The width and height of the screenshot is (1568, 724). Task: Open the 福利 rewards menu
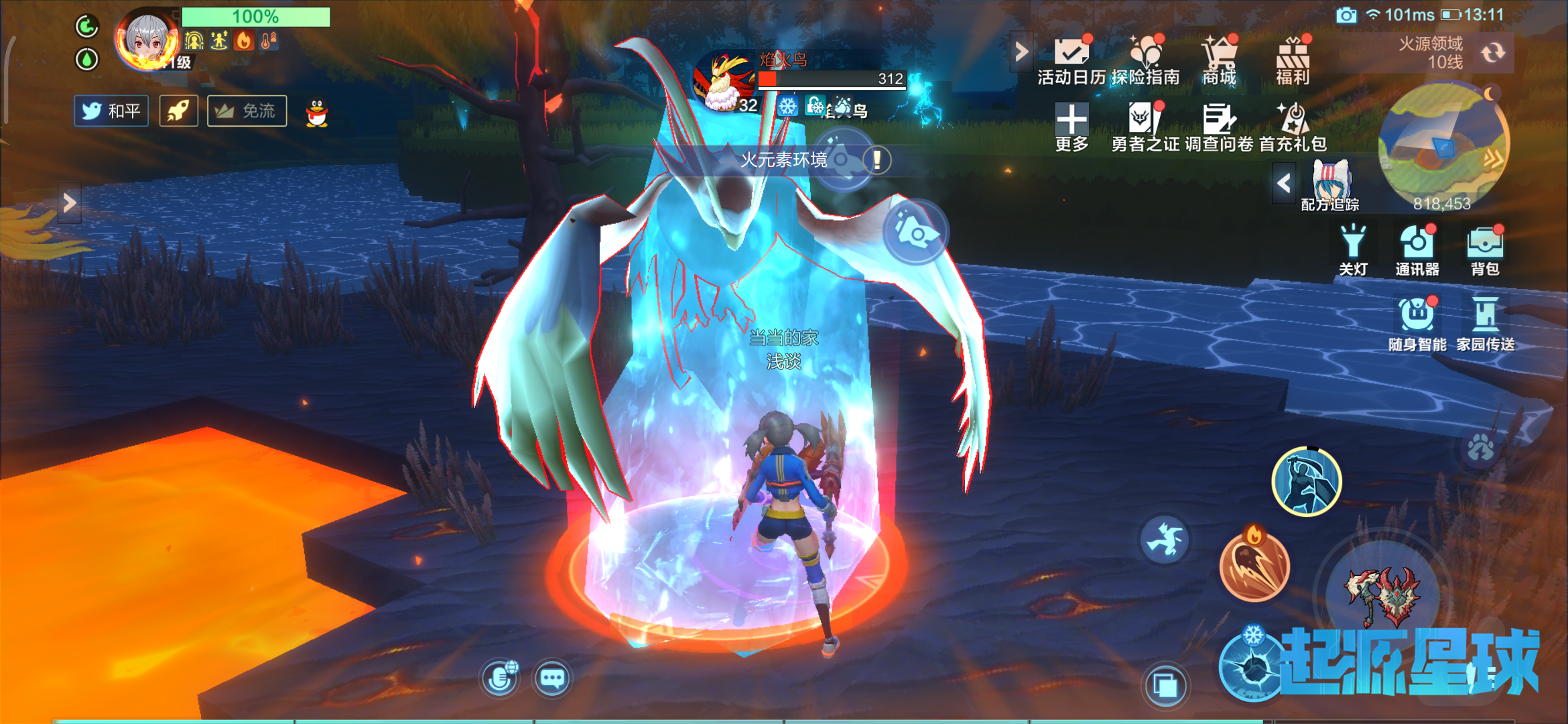[x=1293, y=60]
